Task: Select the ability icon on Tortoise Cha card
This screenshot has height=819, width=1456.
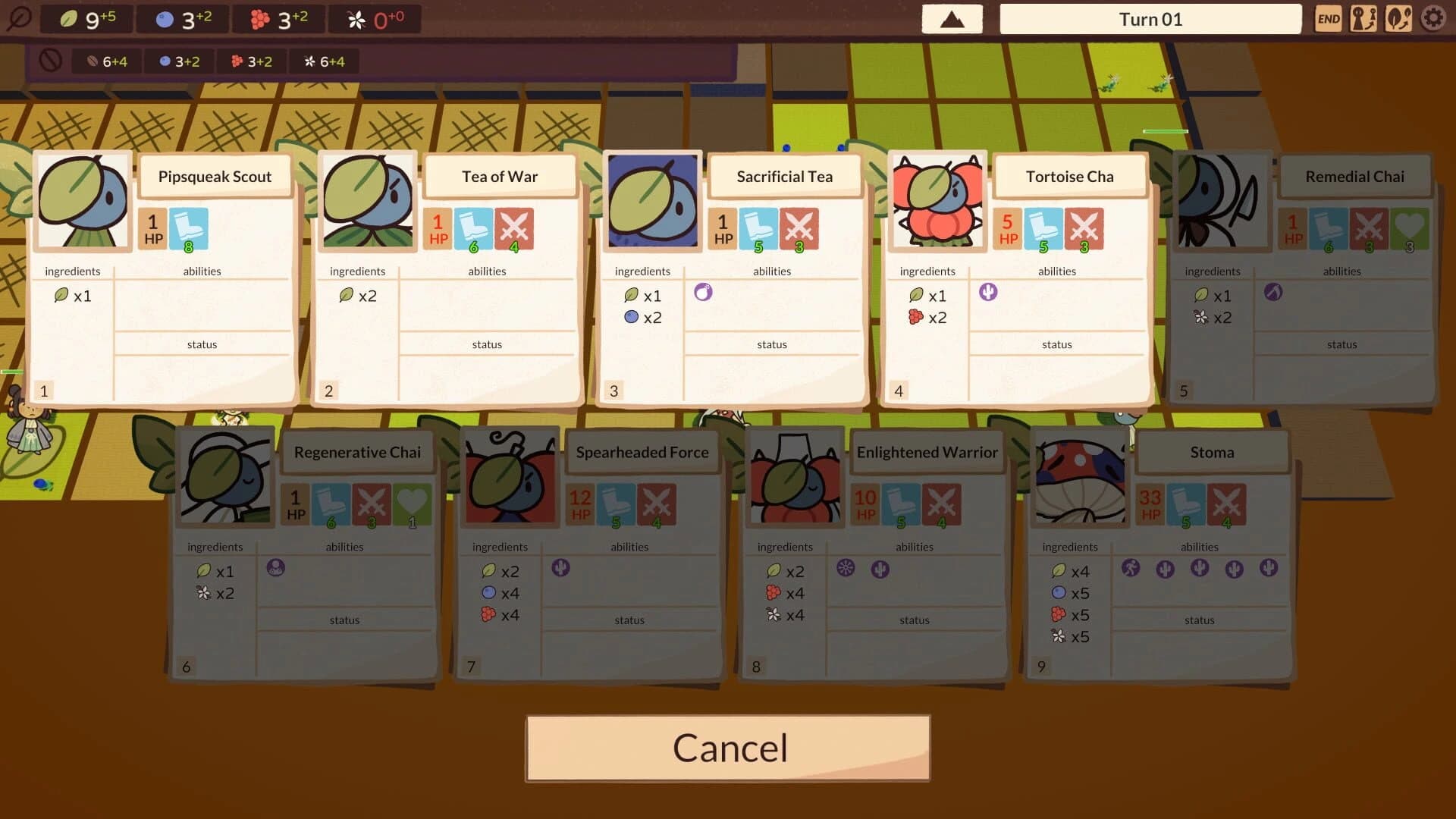Action: pos(988,292)
